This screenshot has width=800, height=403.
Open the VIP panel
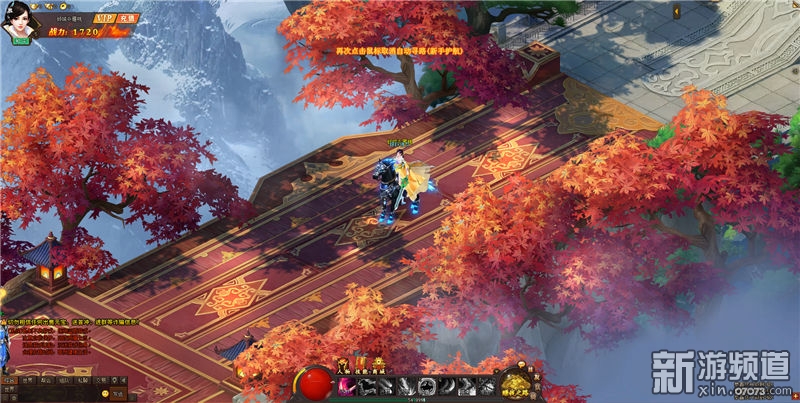pyautogui.click(x=106, y=18)
